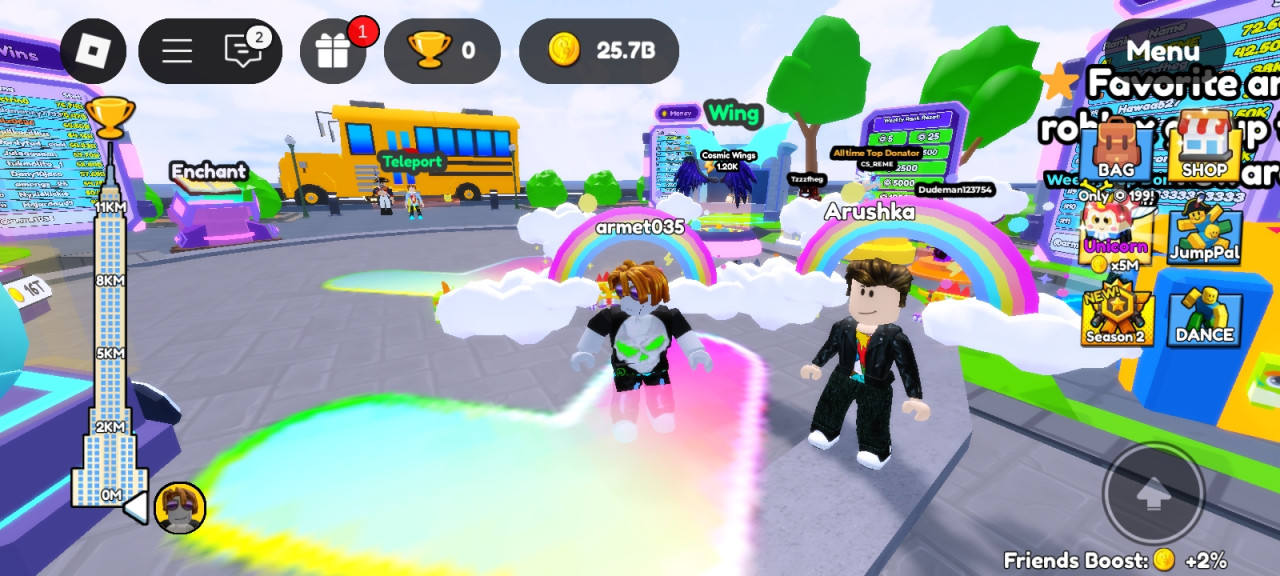1280x576 pixels.
Task: Click the player avatar marker beside the tower
Action: (x=181, y=507)
